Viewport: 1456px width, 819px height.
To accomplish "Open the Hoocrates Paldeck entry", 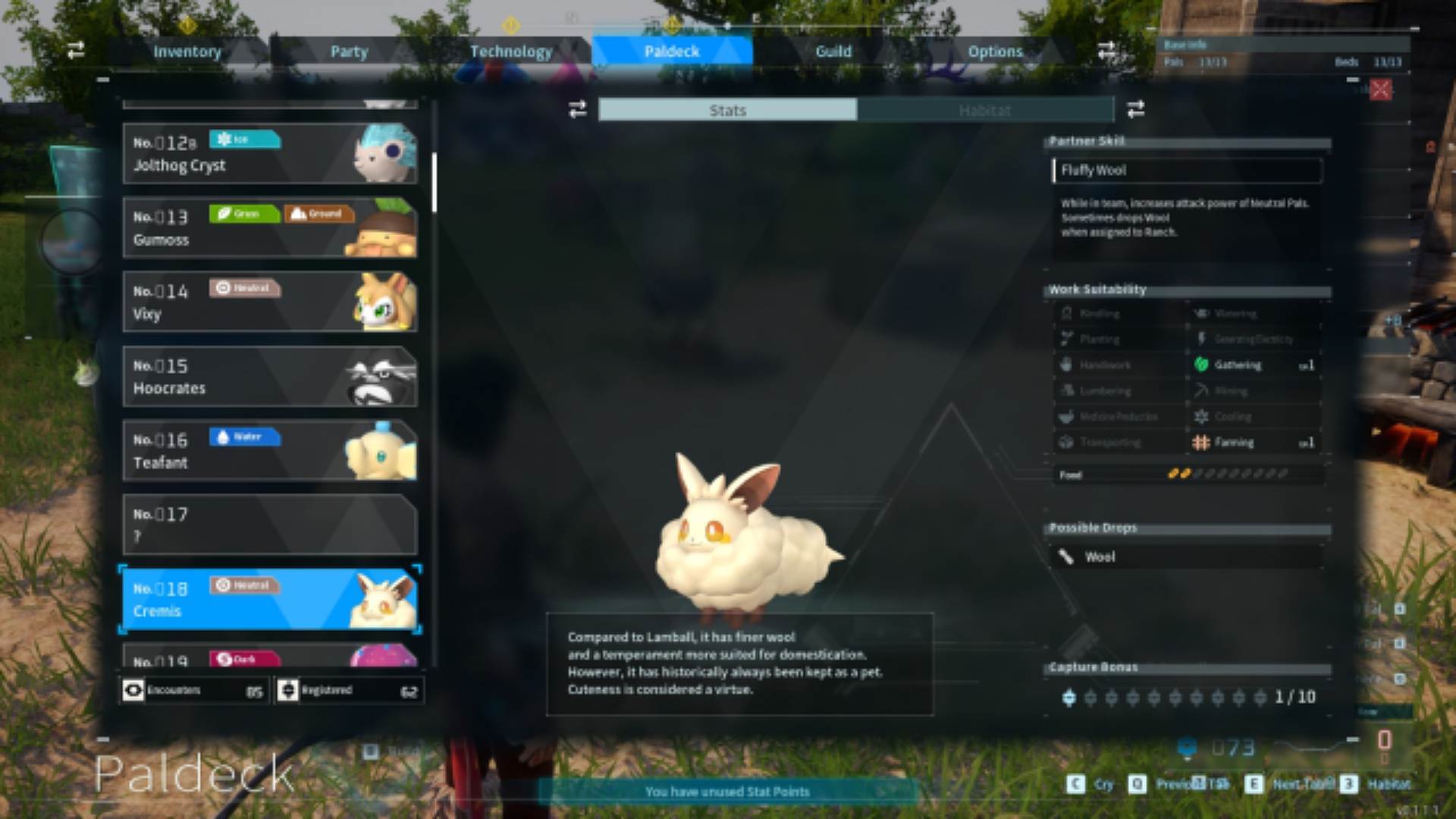I will [x=269, y=376].
